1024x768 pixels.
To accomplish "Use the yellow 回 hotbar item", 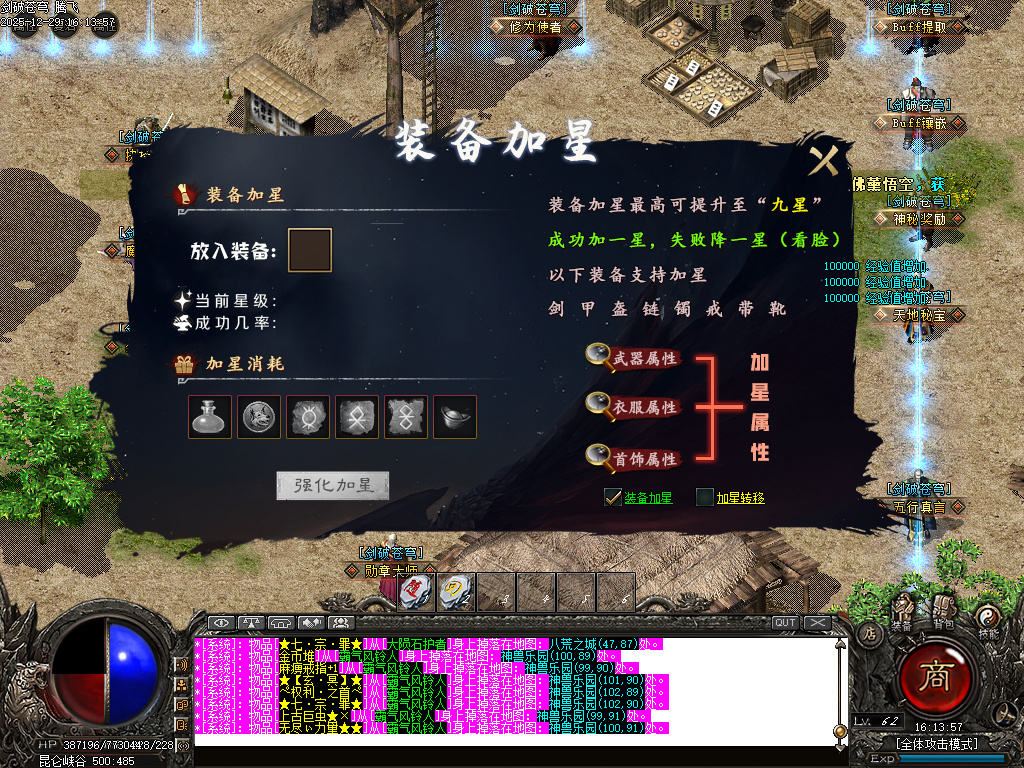I will 453,592.
